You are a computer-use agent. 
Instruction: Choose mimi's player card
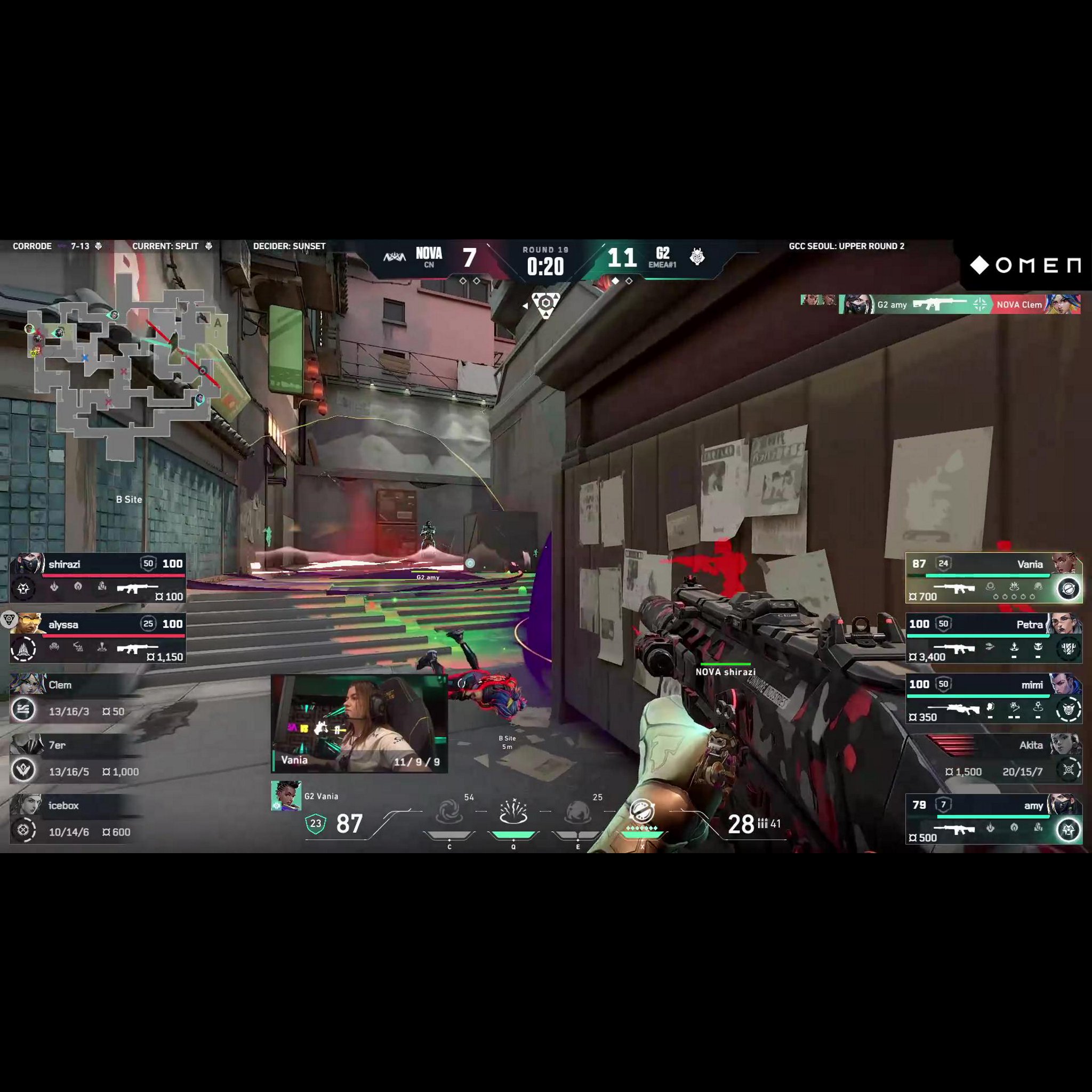tap(994, 698)
